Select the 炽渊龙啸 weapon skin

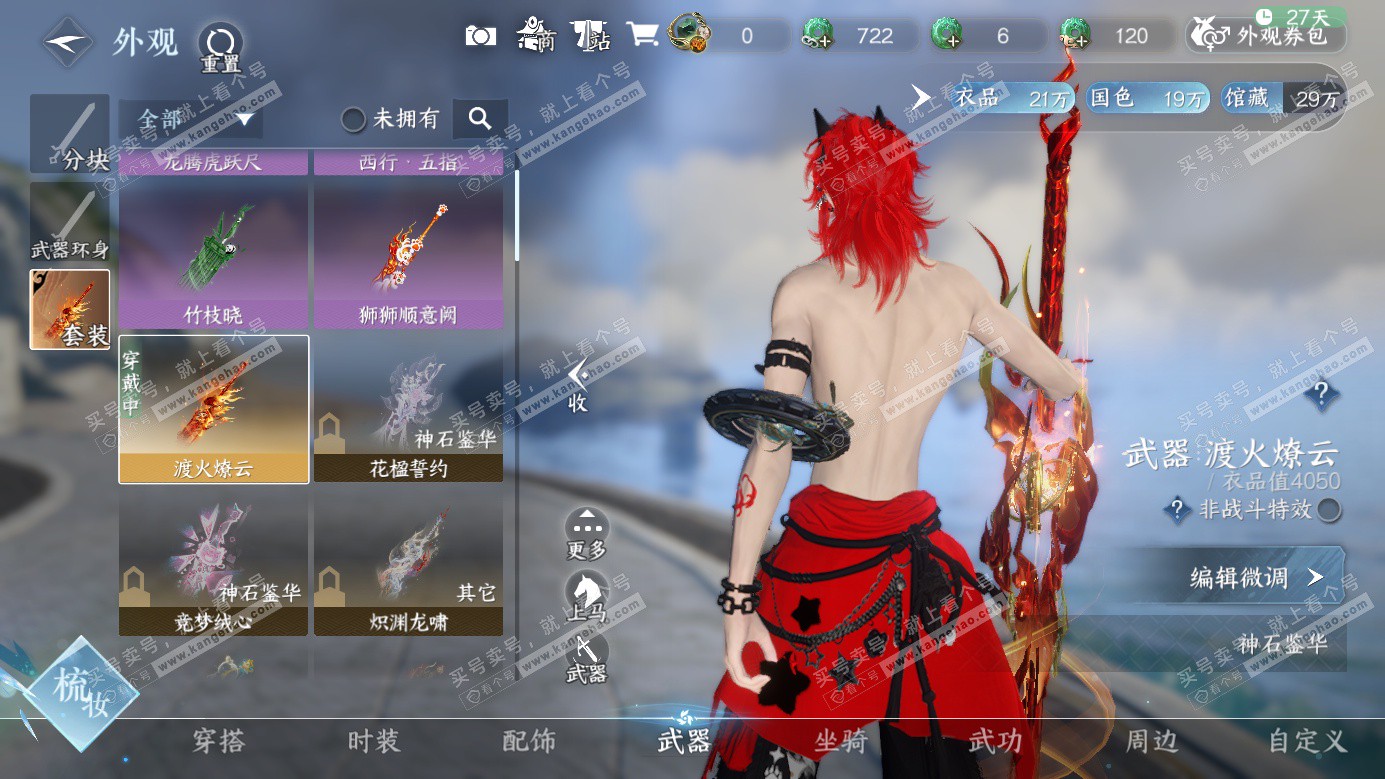tap(408, 564)
